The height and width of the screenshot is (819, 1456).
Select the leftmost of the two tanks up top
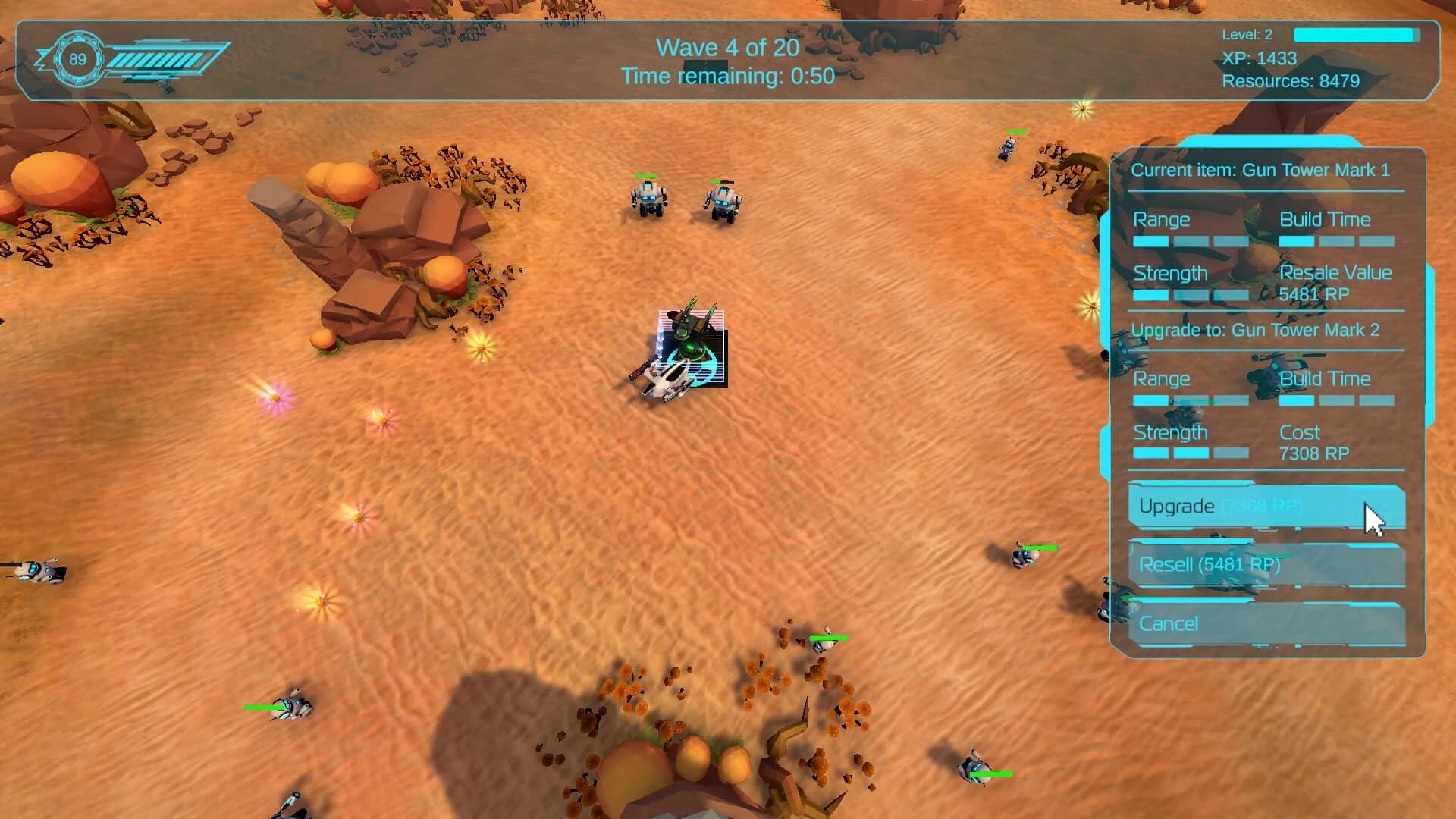[x=646, y=199]
